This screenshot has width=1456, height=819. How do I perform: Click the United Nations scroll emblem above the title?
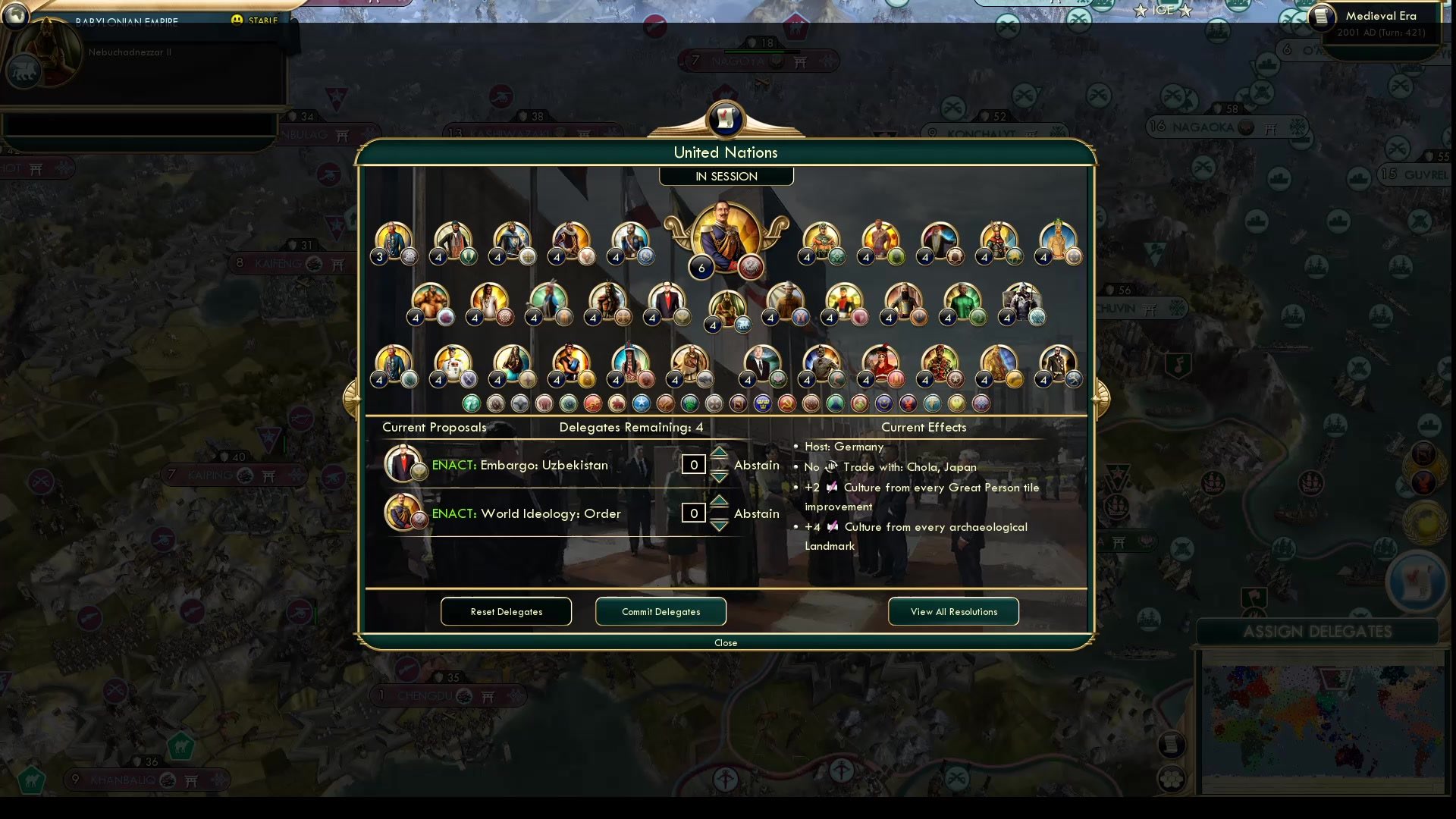726,120
